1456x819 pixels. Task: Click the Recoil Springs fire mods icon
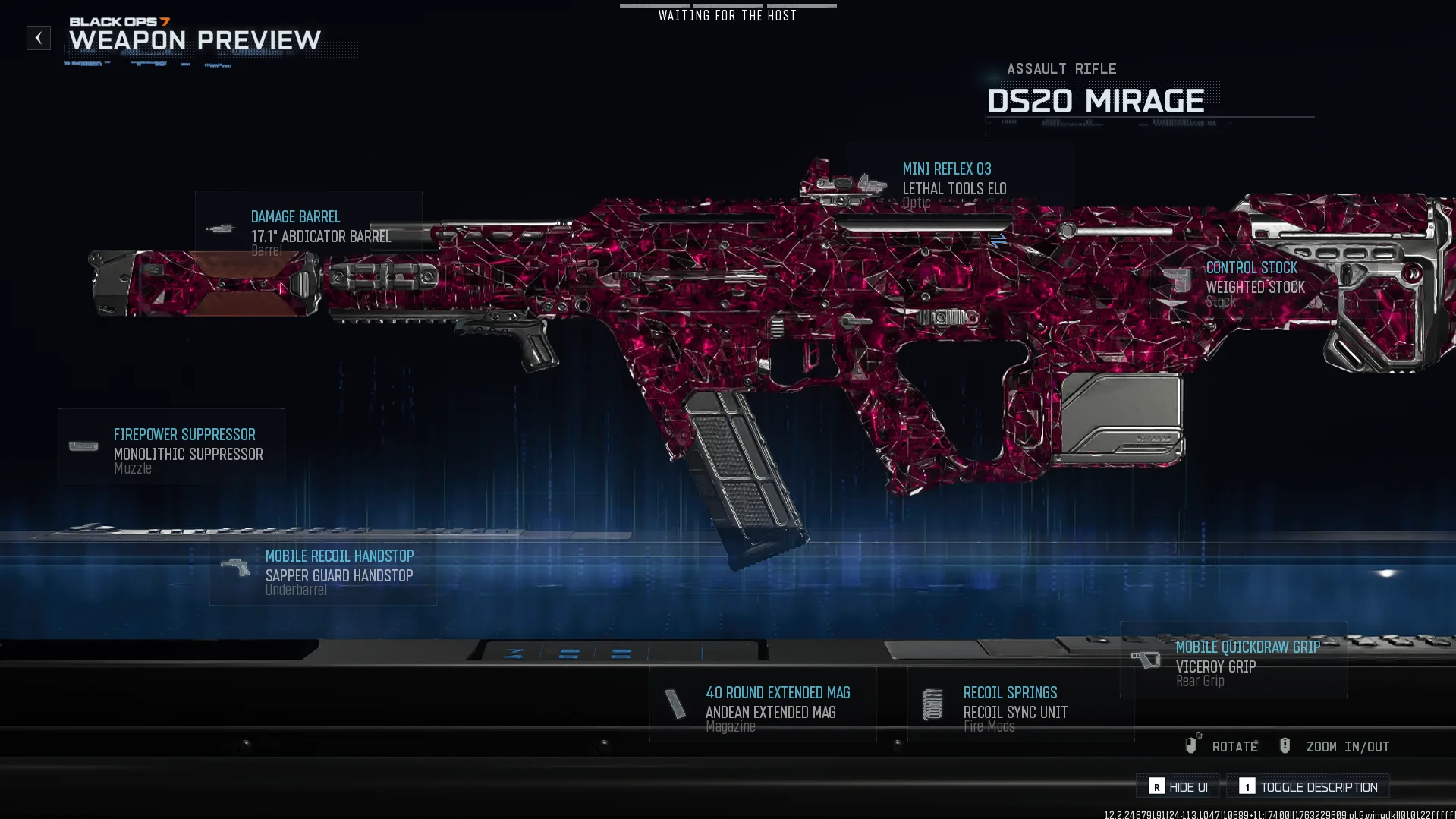[x=932, y=704]
